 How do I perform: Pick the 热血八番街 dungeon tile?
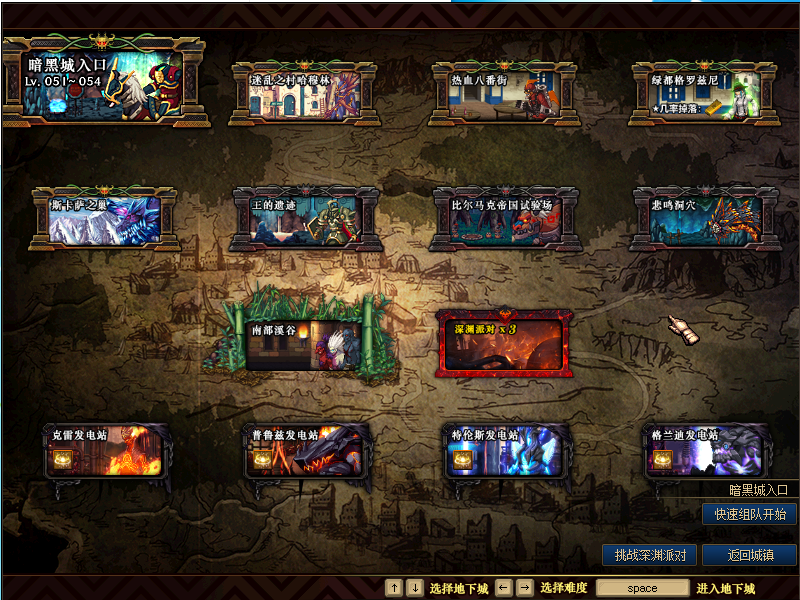504,94
